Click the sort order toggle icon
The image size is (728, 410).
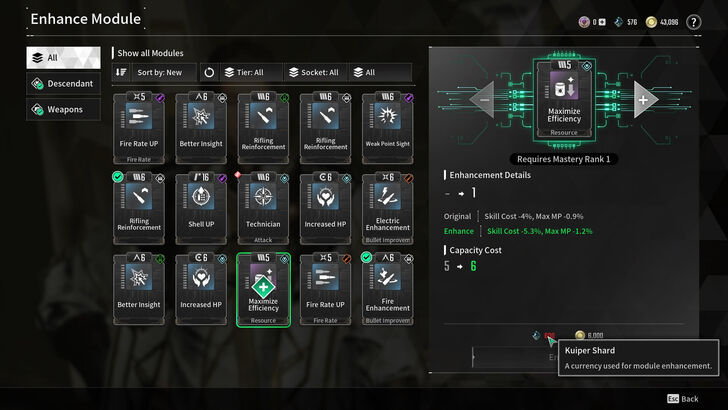[121, 72]
